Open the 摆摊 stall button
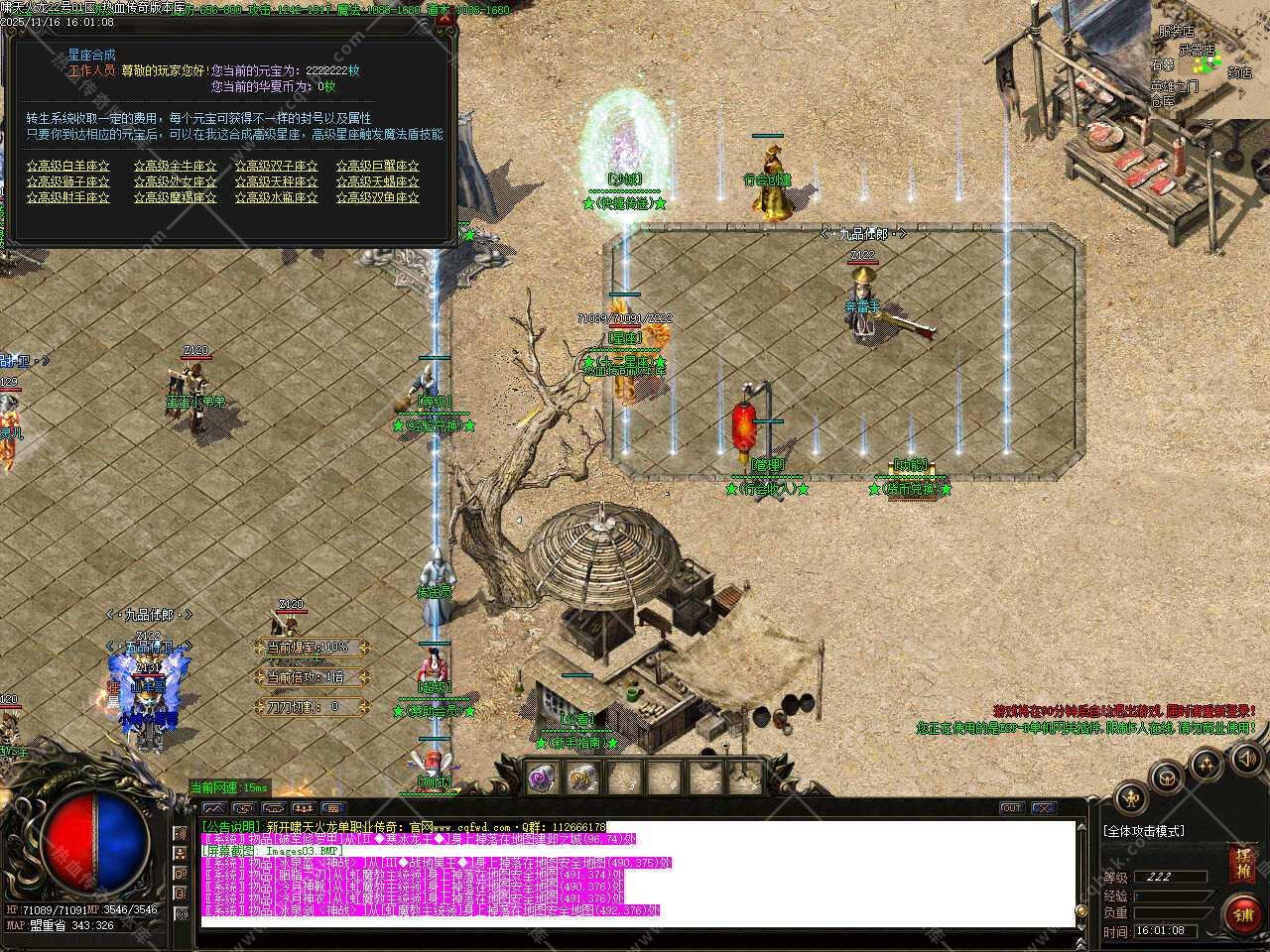The height and width of the screenshot is (952, 1270). coord(1242,862)
